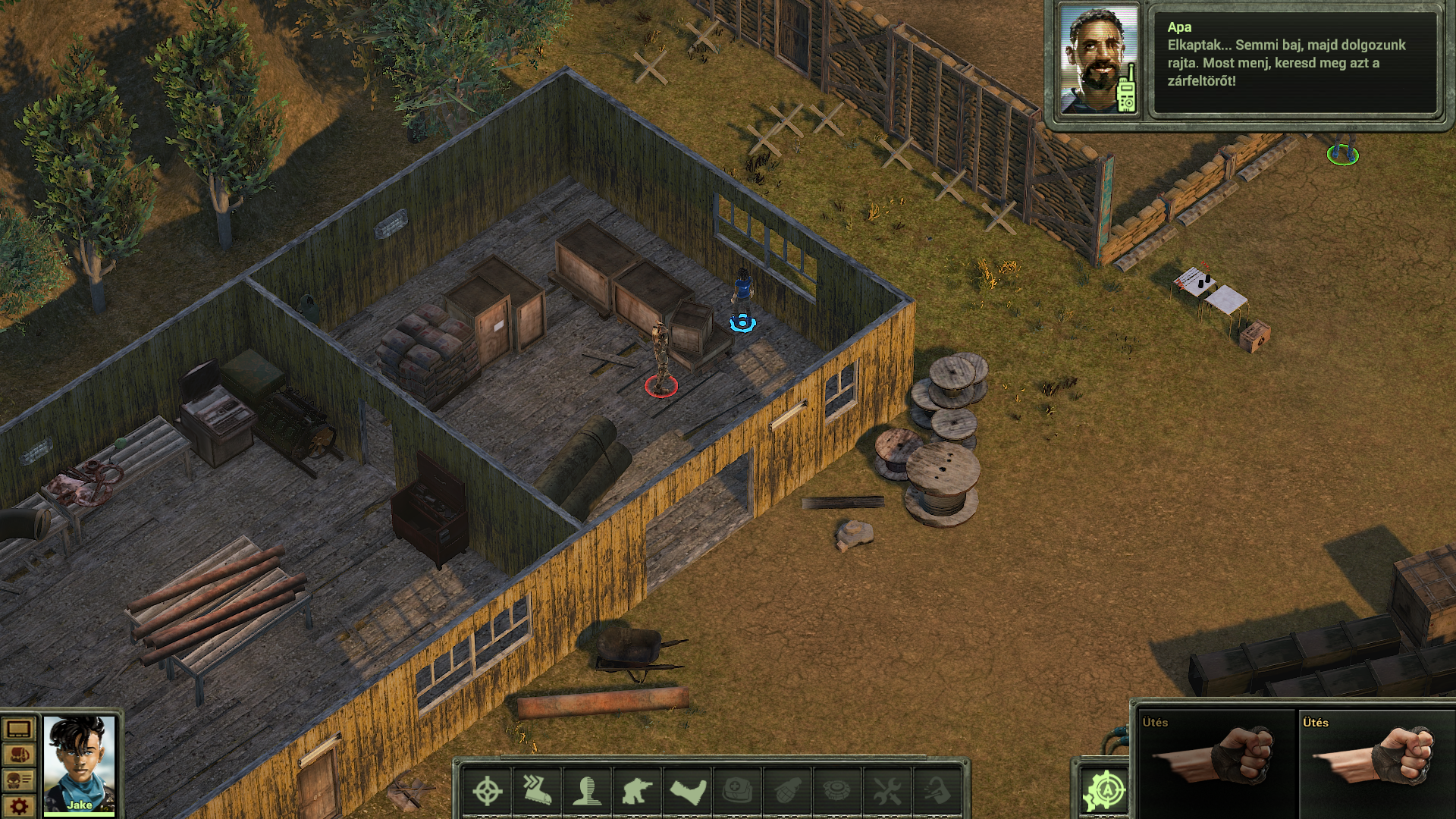Open the gear settings menu
1456x819 pixels.
tap(18, 806)
